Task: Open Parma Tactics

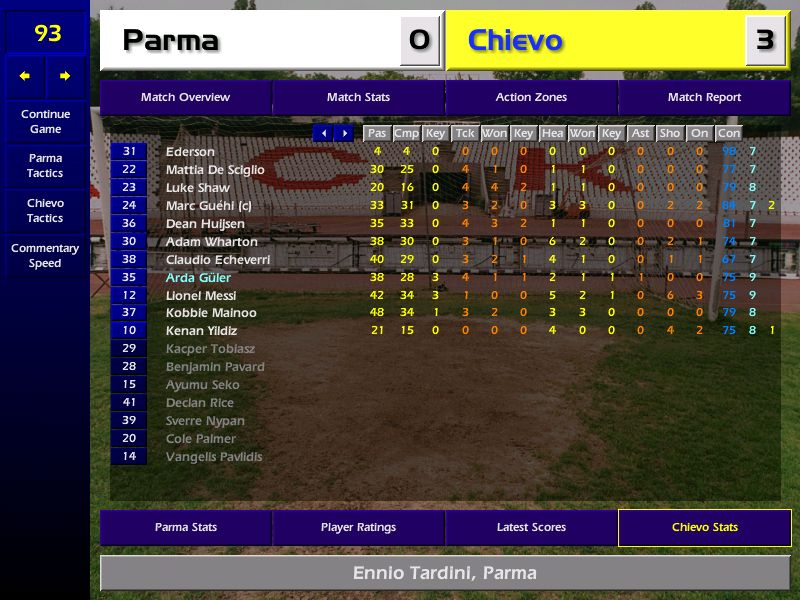Action: (x=45, y=166)
